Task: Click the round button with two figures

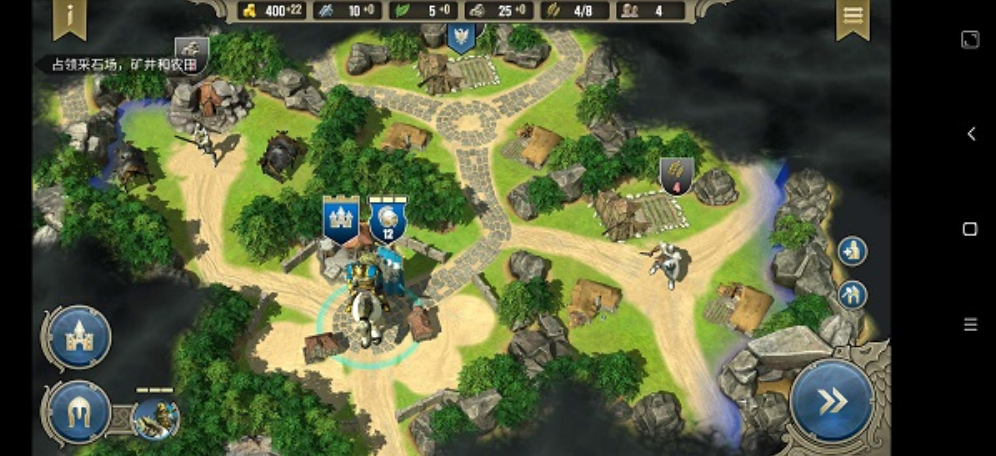Action: pos(852,295)
